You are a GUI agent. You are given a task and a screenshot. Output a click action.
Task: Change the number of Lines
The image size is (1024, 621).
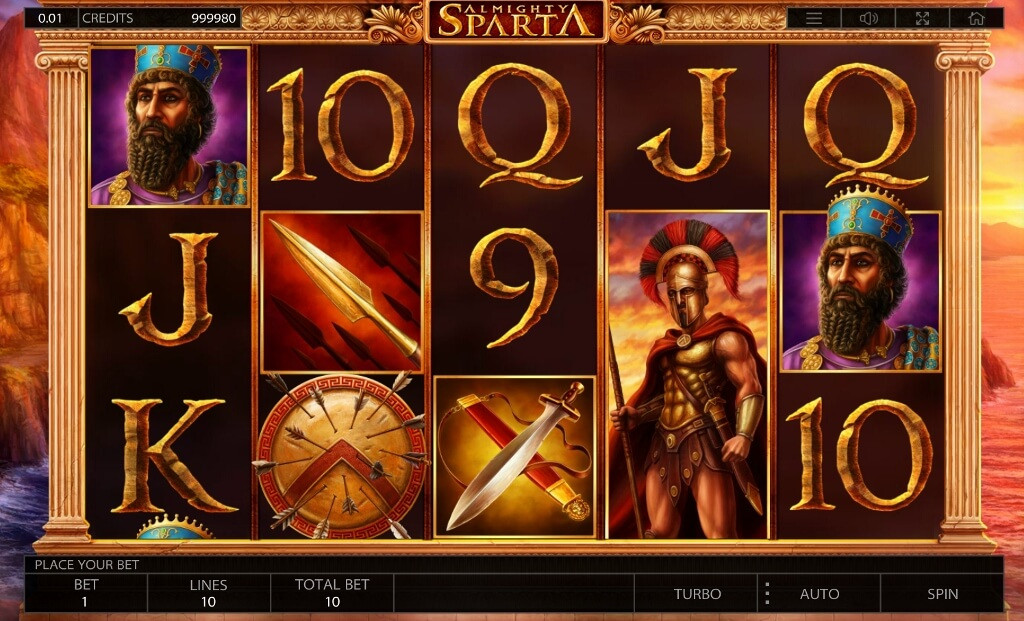coord(208,593)
